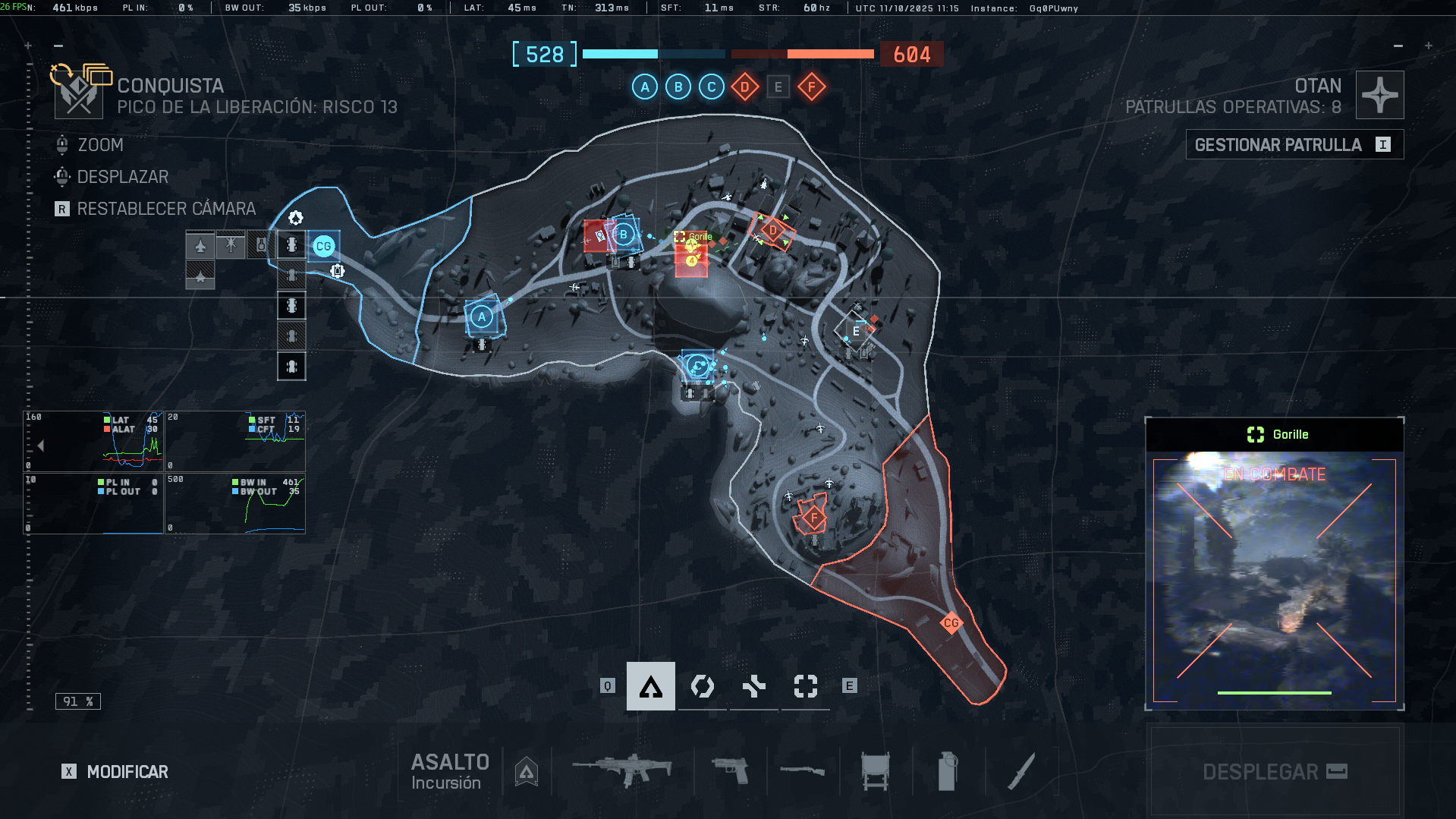Screen dimensions: 1456x819
Task: Switch to the Recon class icon
Action: 805,686
